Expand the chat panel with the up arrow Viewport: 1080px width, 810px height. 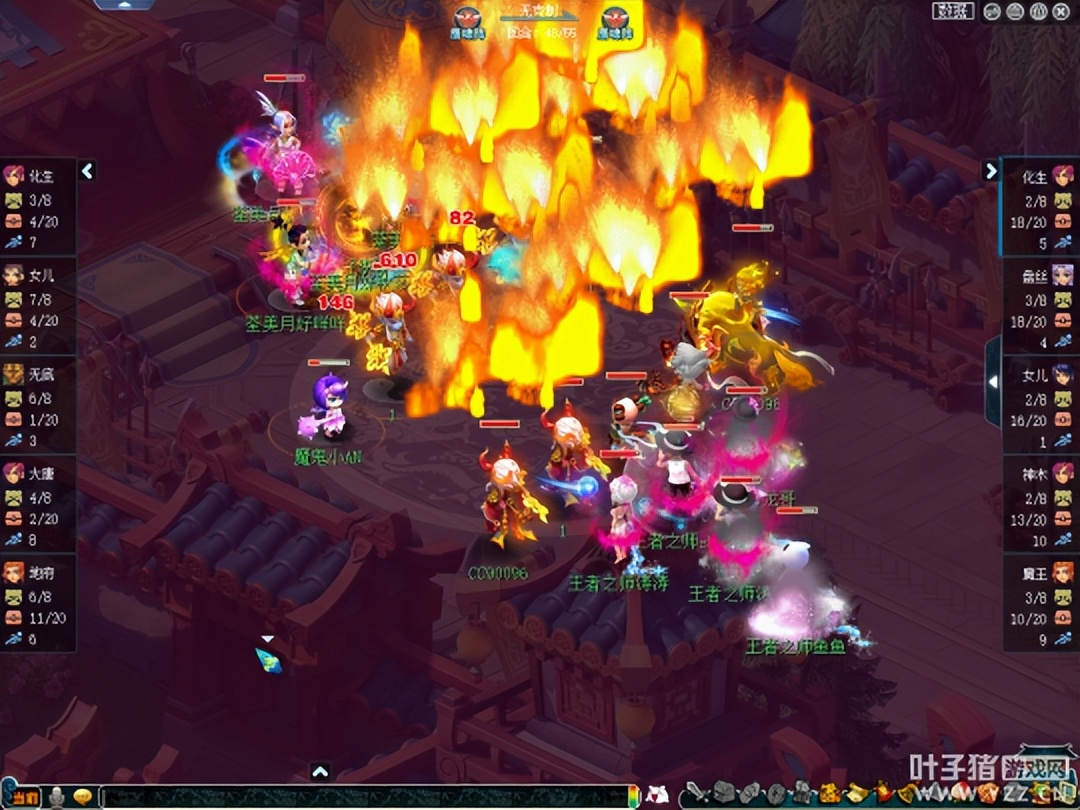[x=320, y=771]
